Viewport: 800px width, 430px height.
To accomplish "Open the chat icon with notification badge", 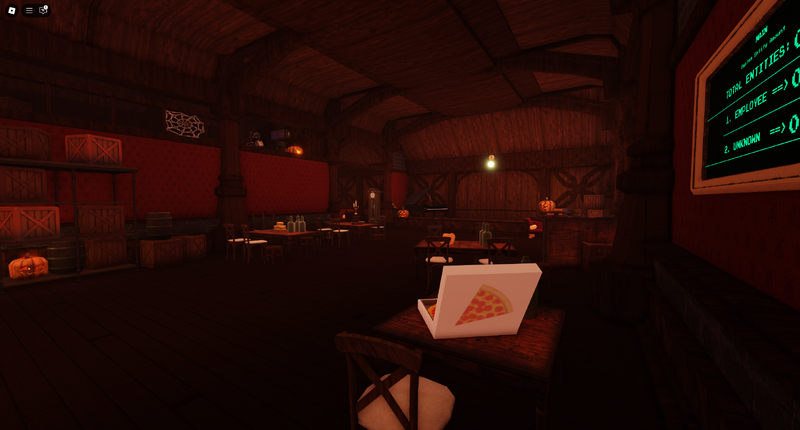I will [43, 10].
